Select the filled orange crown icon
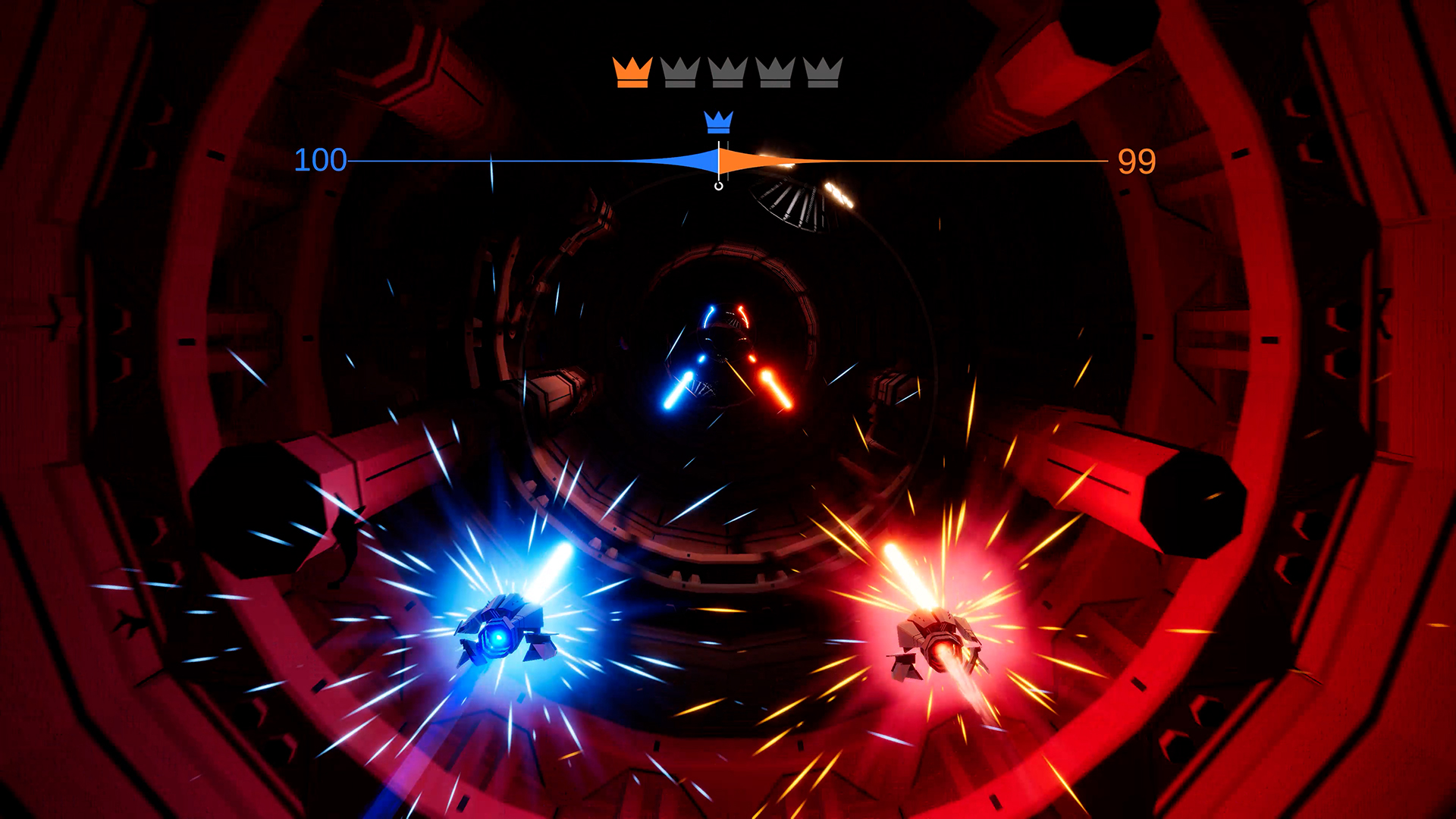The width and height of the screenshot is (1456, 819). pos(632,72)
